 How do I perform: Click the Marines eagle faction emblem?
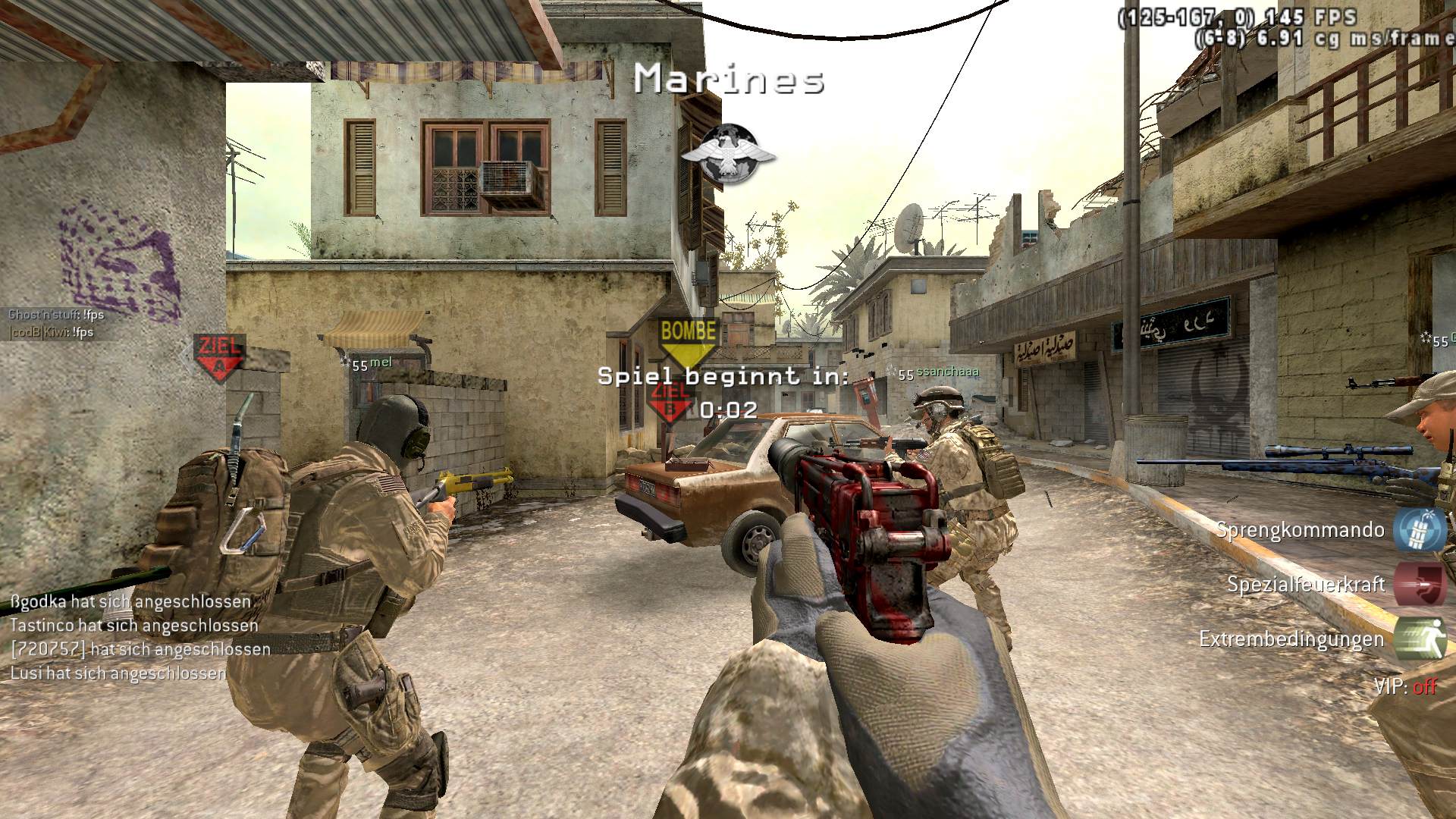click(x=728, y=155)
